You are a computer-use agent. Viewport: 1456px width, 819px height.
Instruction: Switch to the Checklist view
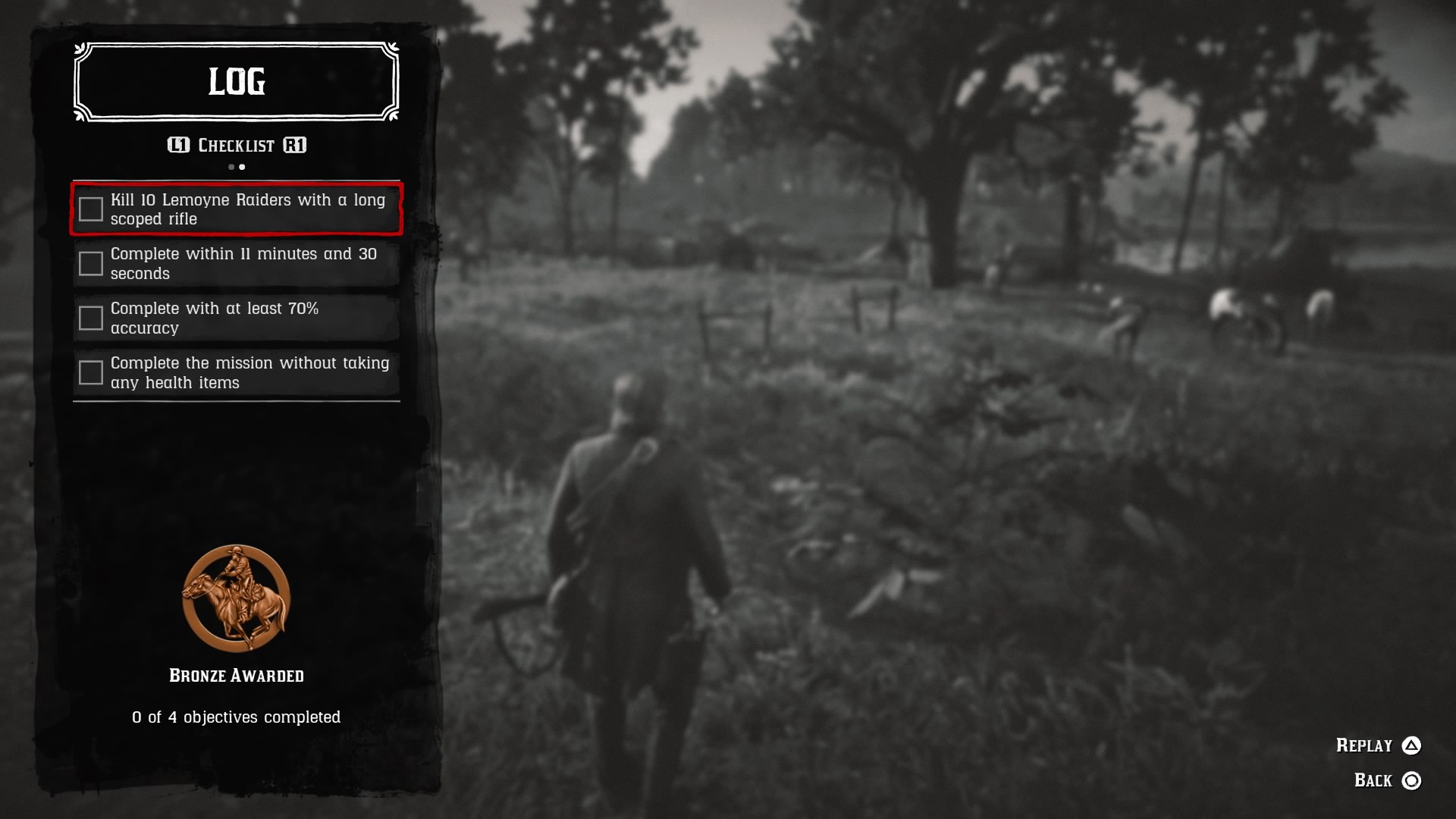tap(235, 145)
